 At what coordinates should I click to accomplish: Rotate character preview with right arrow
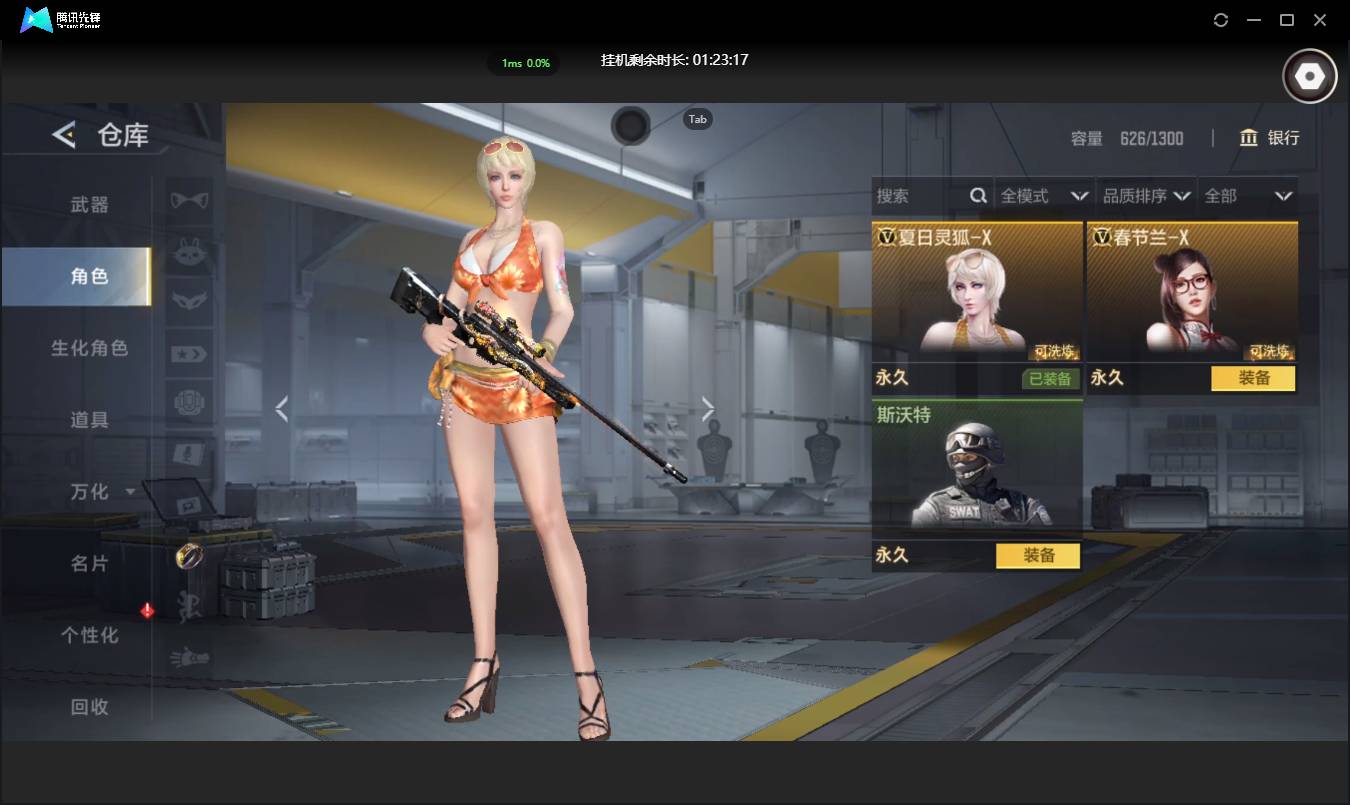[708, 409]
